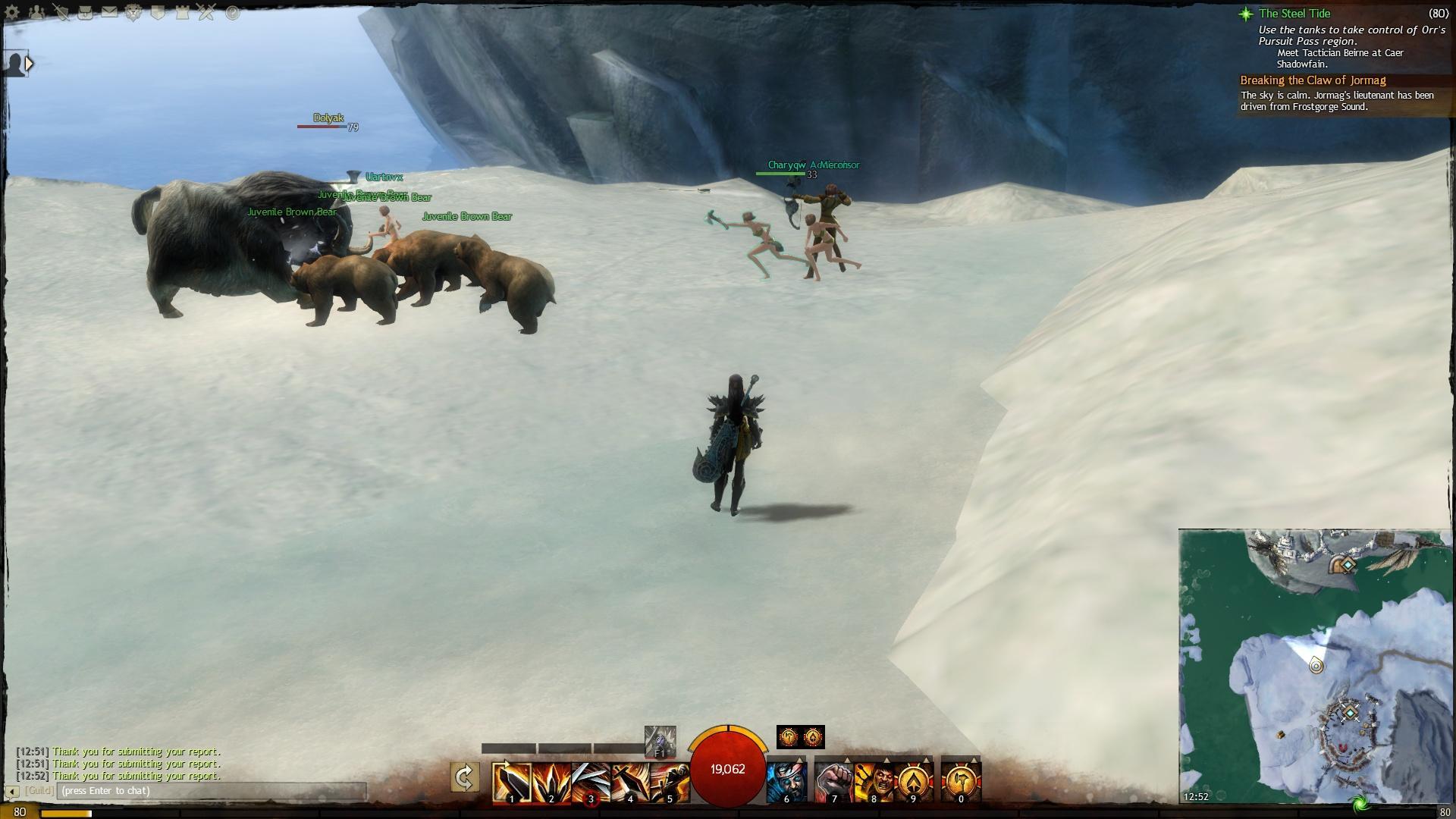Open the game menu gear icon
Viewport: 1456px width, 819px height.
(x=13, y=12)
